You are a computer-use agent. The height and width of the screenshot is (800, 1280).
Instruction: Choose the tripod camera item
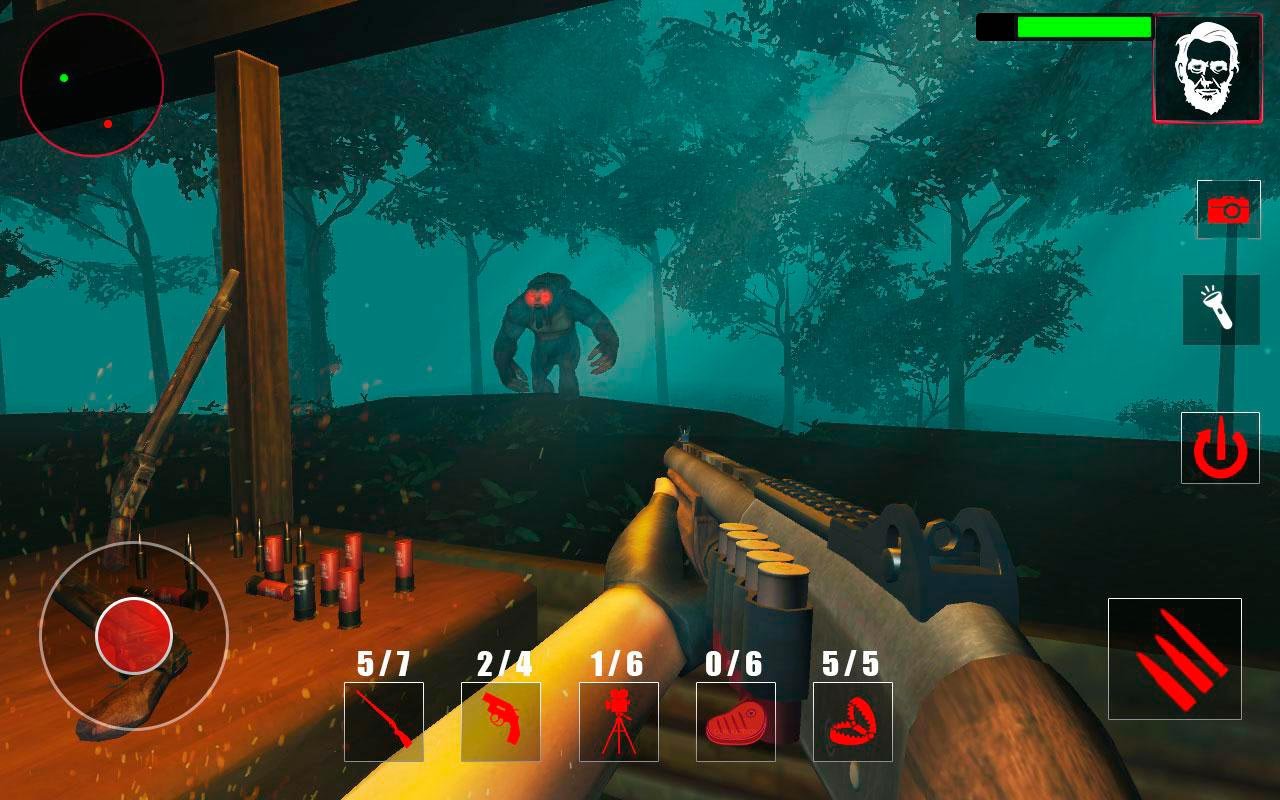coord(619,722)
